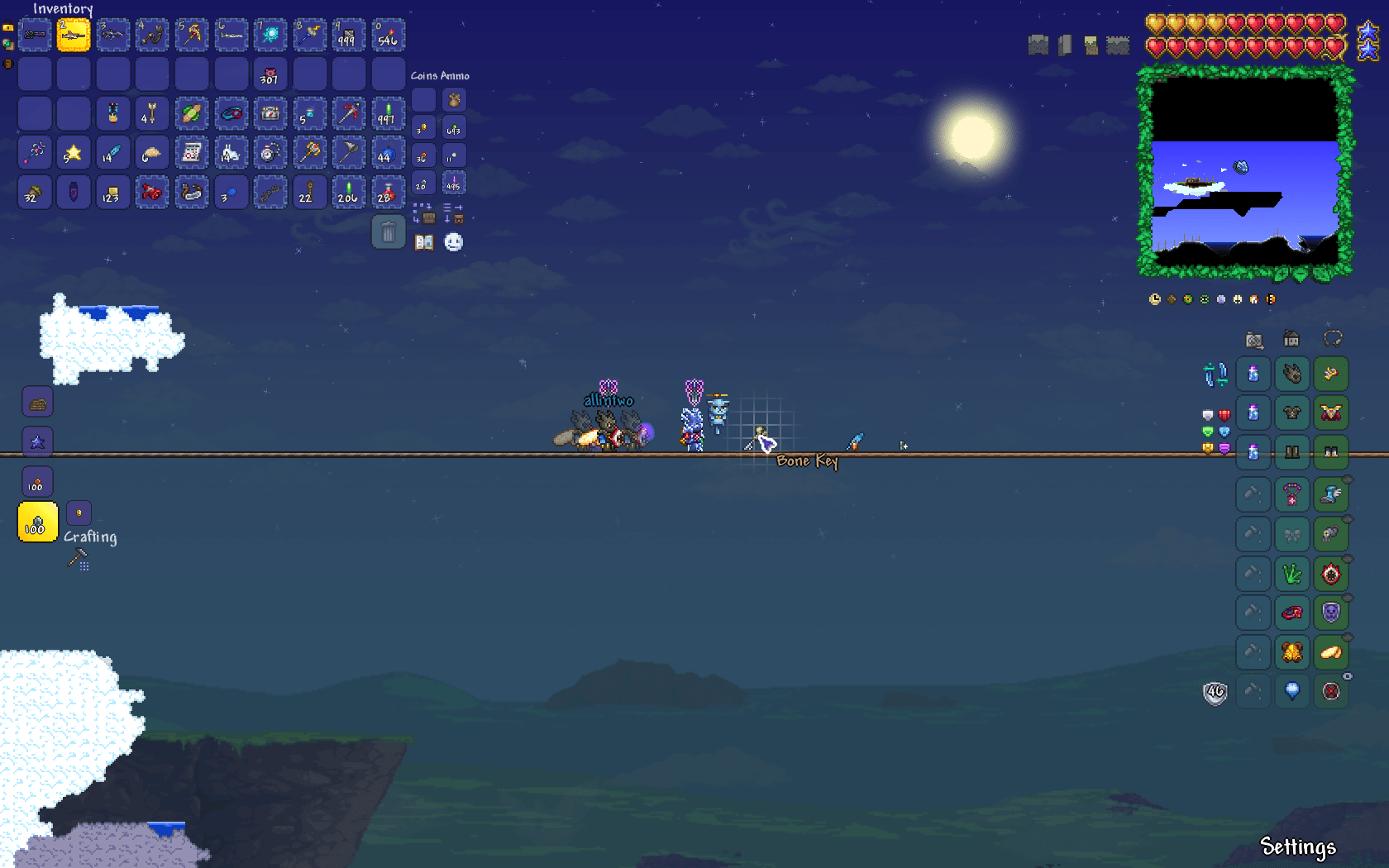Screen dimensions: 1389x868
Task: Select the Megashark in hotbar slot two
Action: click(x=74, y=35)
